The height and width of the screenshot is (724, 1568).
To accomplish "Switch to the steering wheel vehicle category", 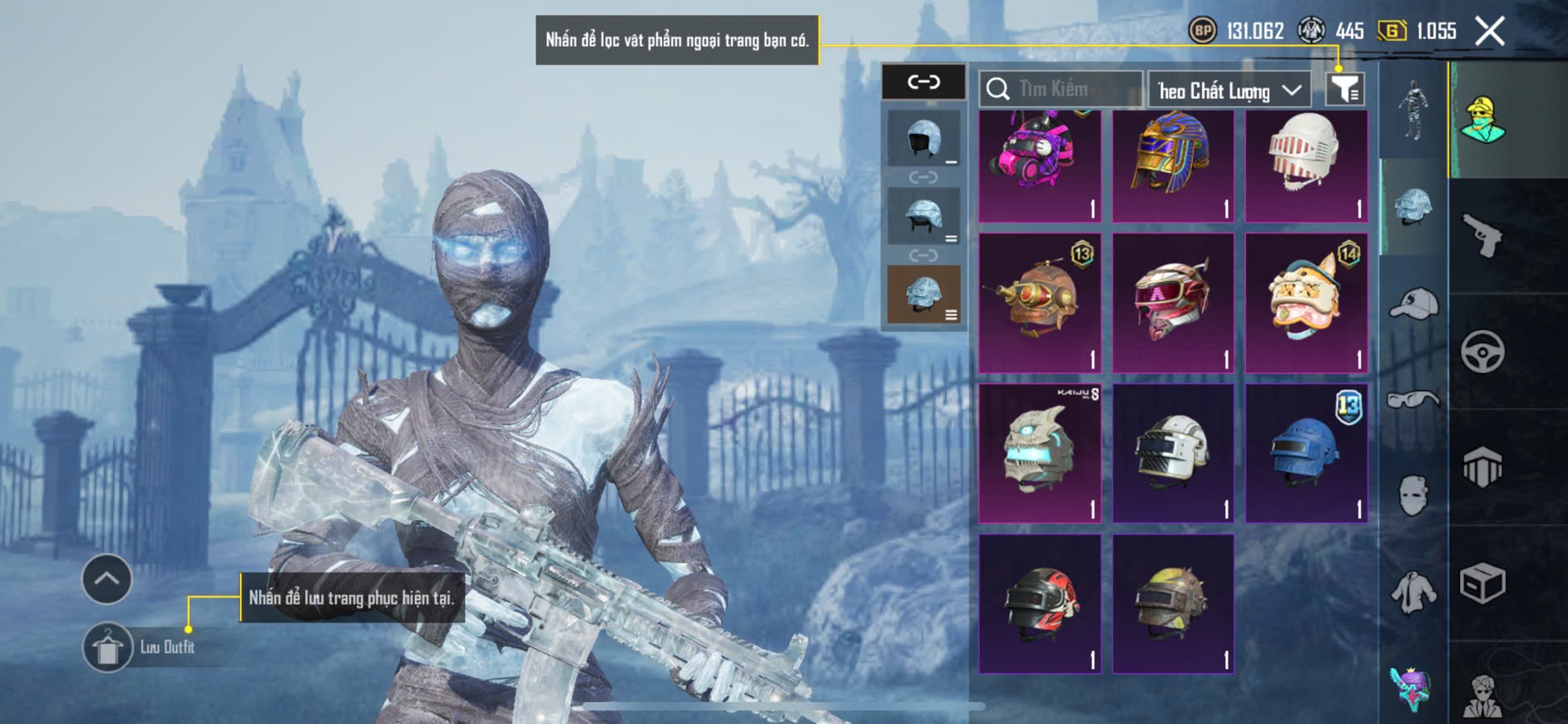I will coord(1482,351).
